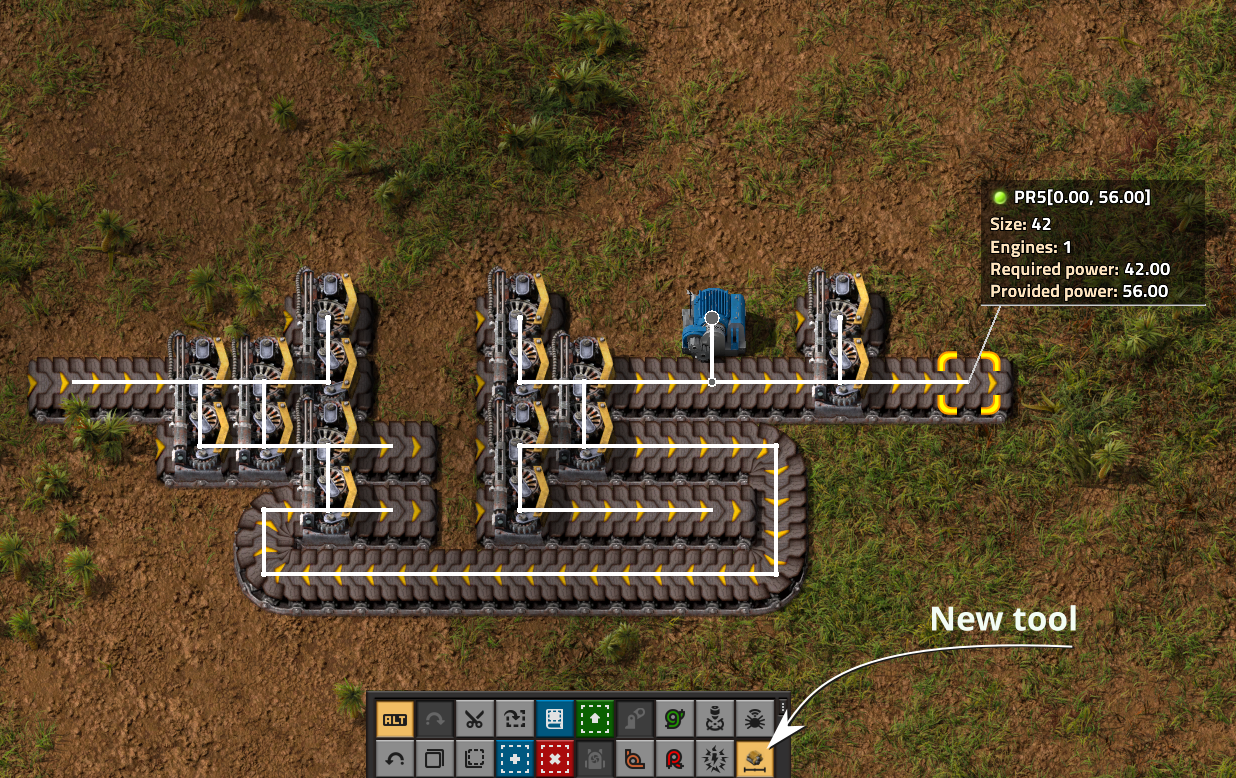Activate the copy tool with stacked squares
1236x778 pixels.
click(x=435, y=759)
